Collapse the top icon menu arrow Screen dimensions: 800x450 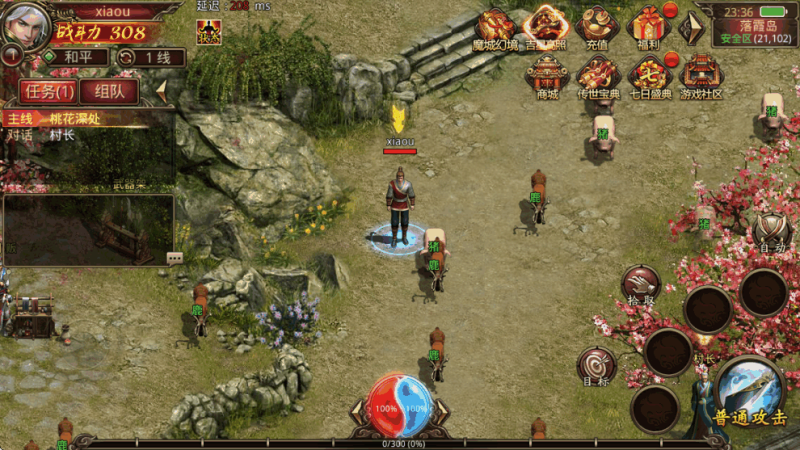coord(690,28)
